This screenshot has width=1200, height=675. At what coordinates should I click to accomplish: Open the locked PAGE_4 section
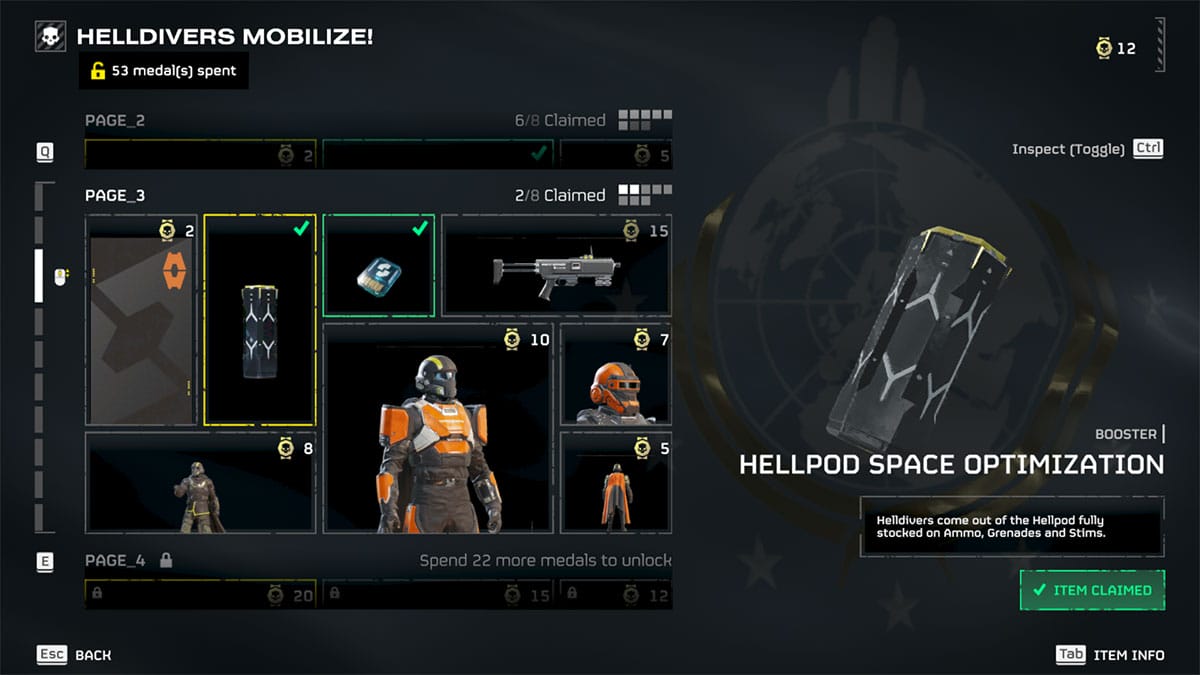(115, 561)
